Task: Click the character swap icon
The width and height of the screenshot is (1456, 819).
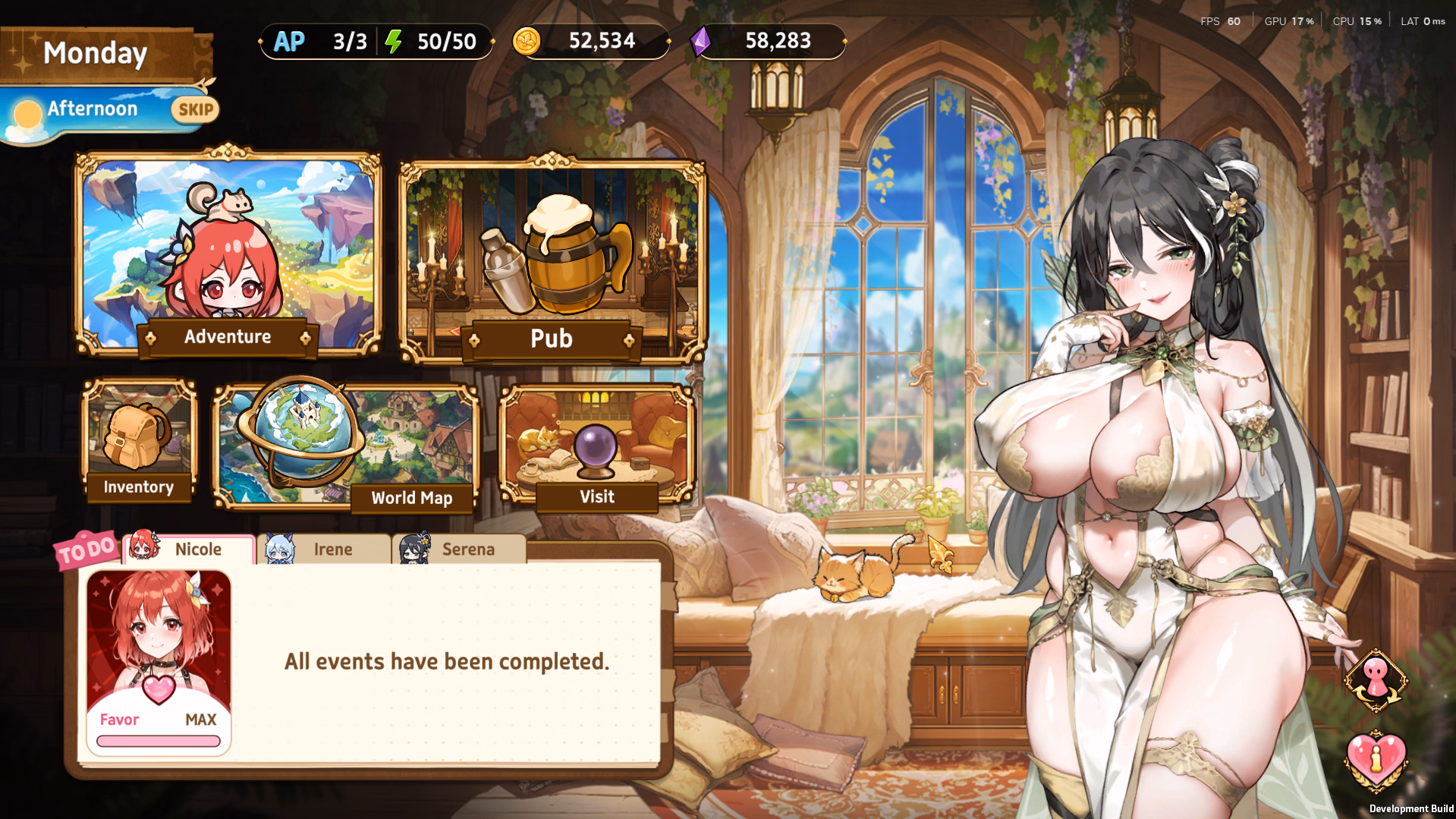Action: [x=1376, y=681]
